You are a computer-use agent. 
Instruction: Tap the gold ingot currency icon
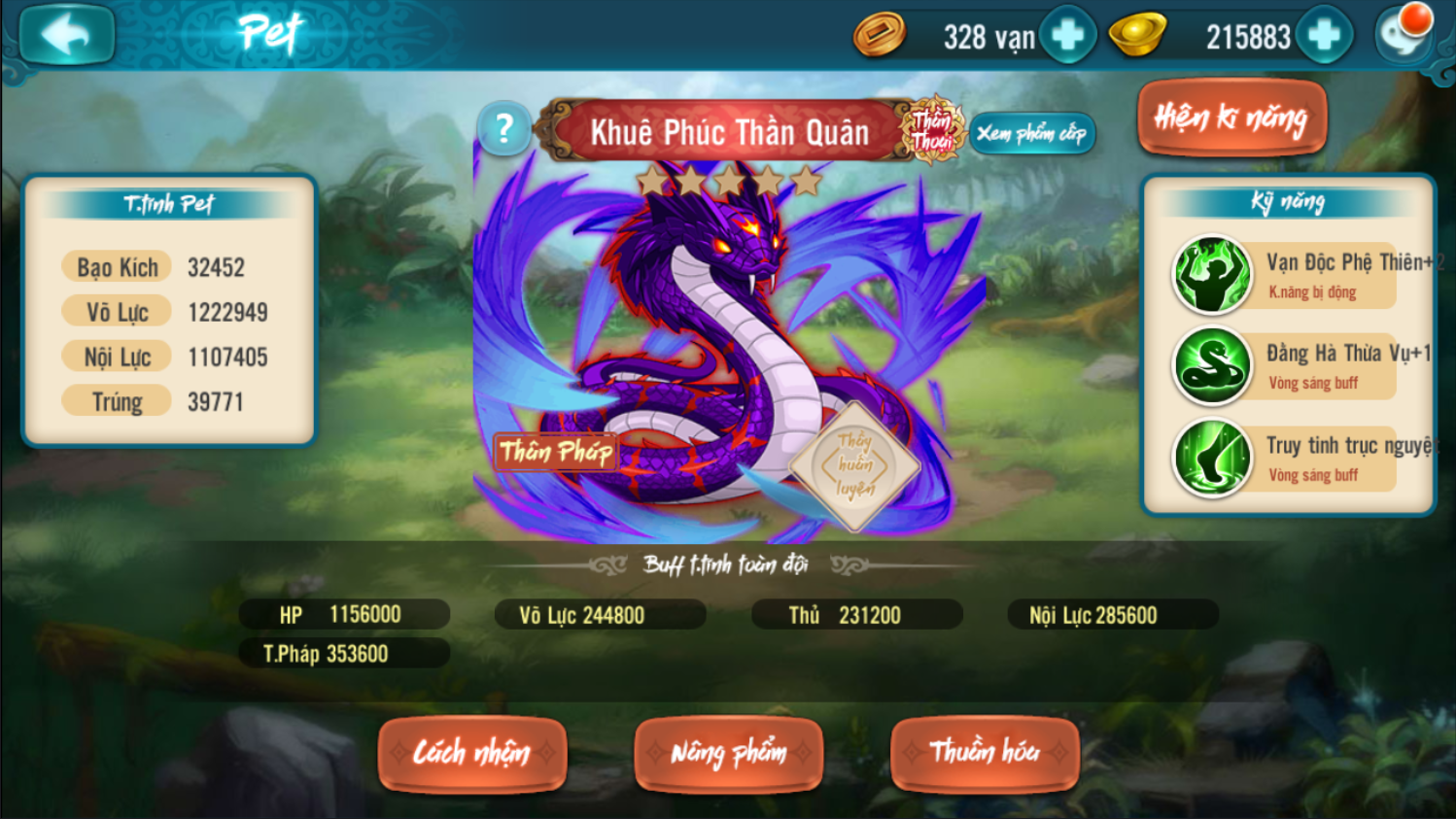1135,34
